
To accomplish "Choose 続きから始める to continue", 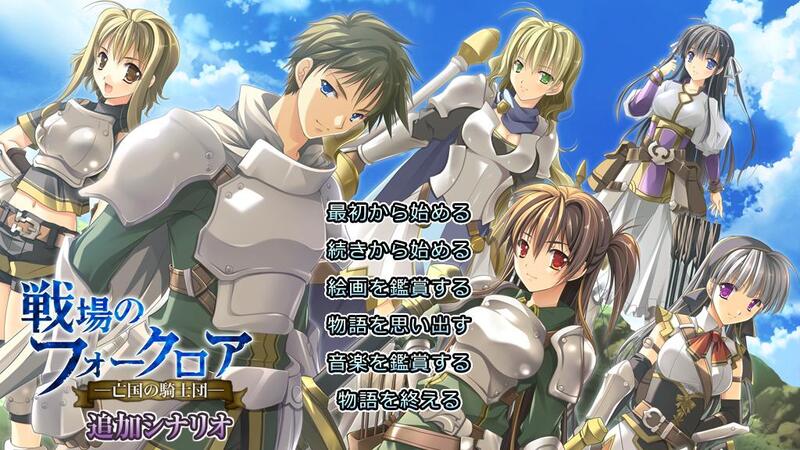I will (x=399, y=250).
